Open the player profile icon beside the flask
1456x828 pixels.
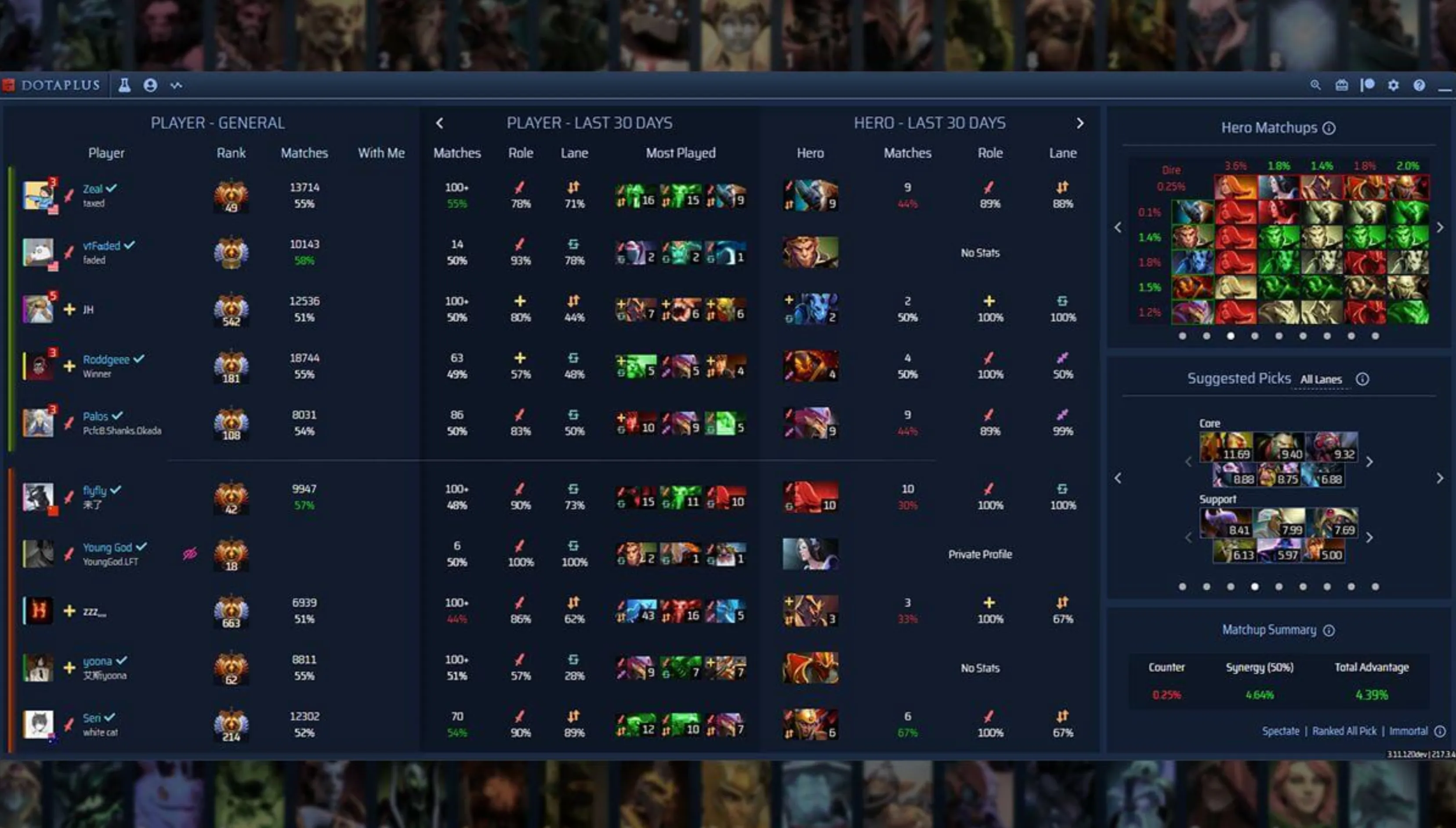point(150,85)
